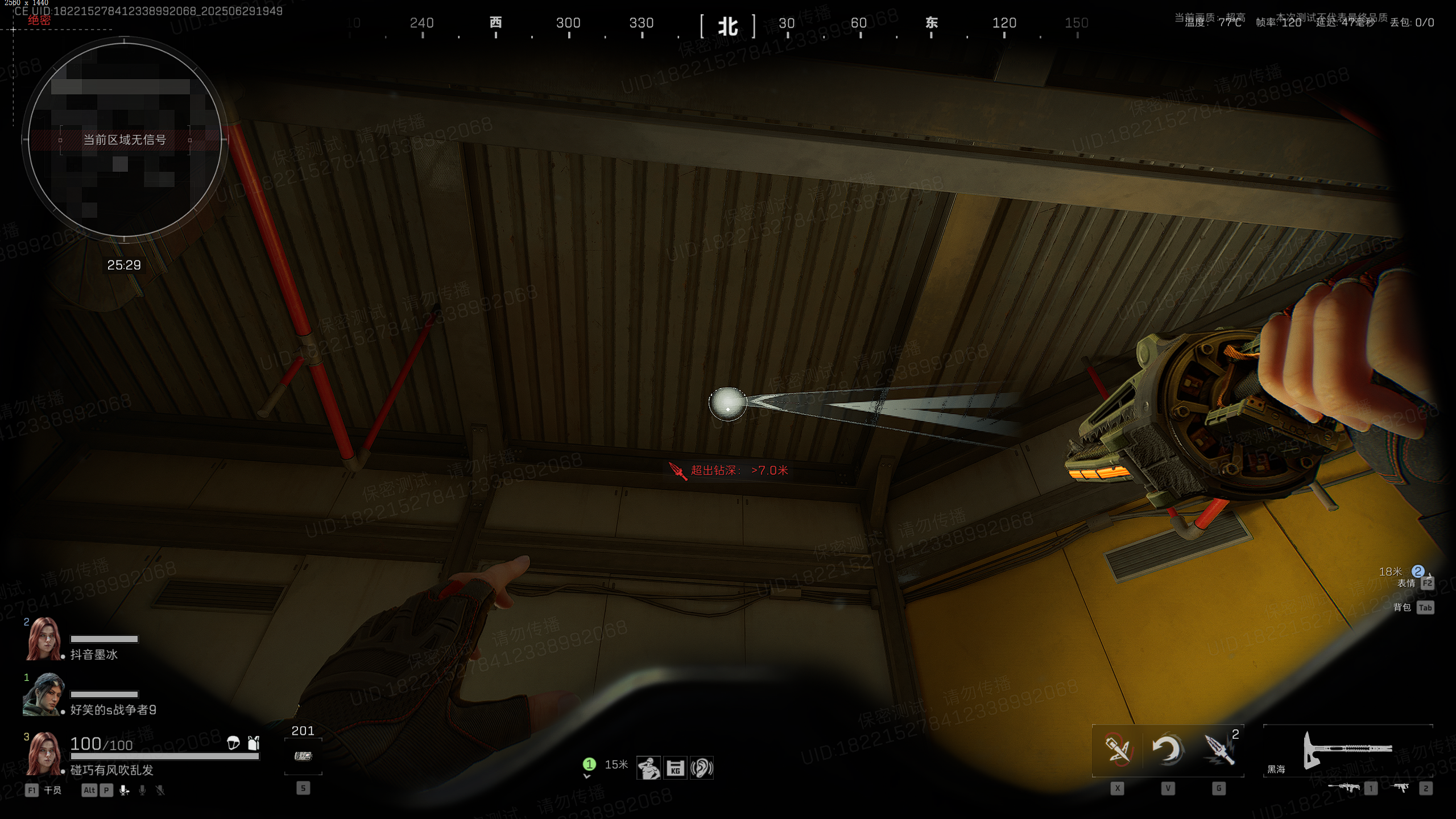Click the North heading on the compass

coord(728,26)
